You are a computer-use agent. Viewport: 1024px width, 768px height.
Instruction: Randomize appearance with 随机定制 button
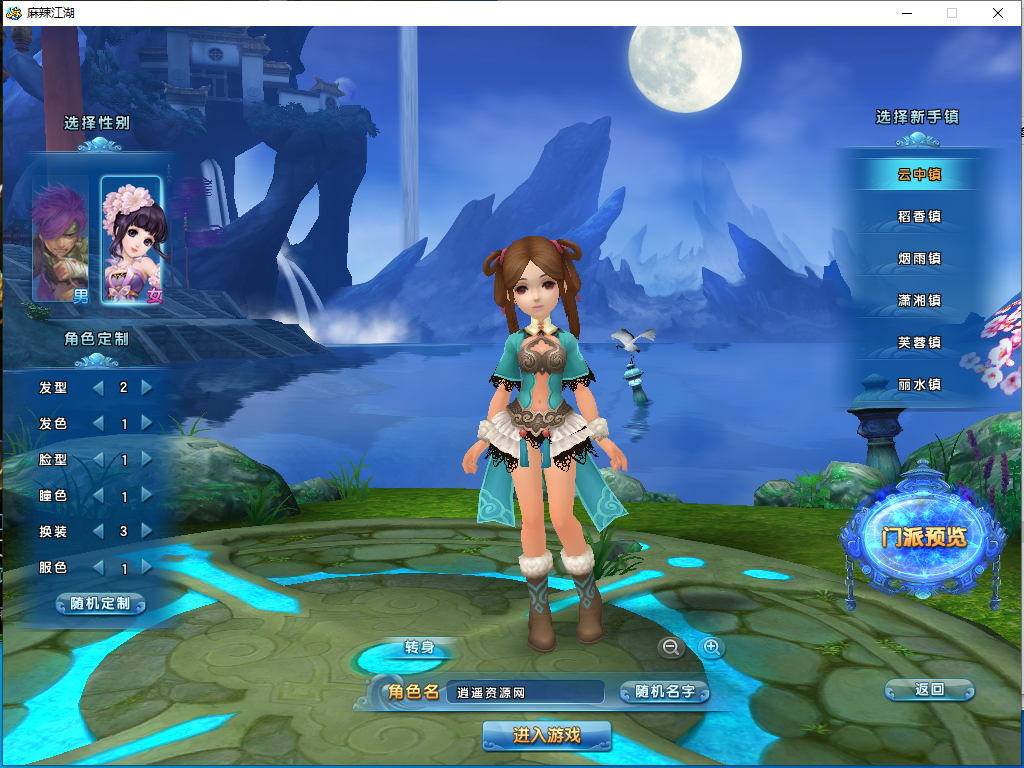(100, 604)
